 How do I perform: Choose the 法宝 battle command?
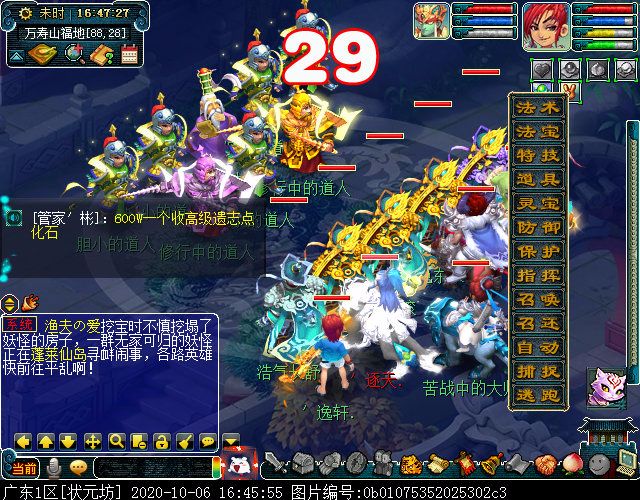point(538,131)
